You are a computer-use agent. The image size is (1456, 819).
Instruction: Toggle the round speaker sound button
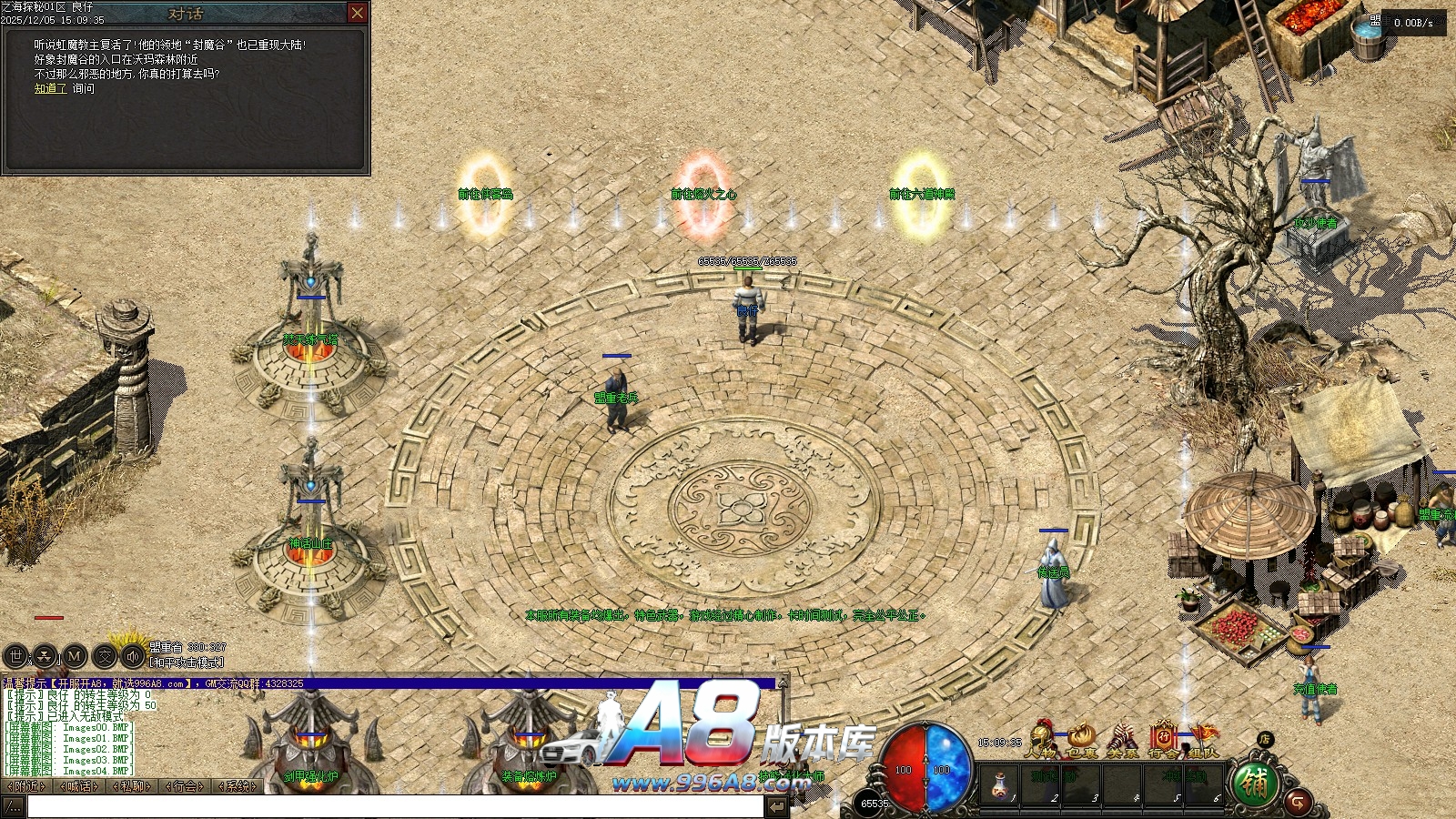click(x=134, y=655)
